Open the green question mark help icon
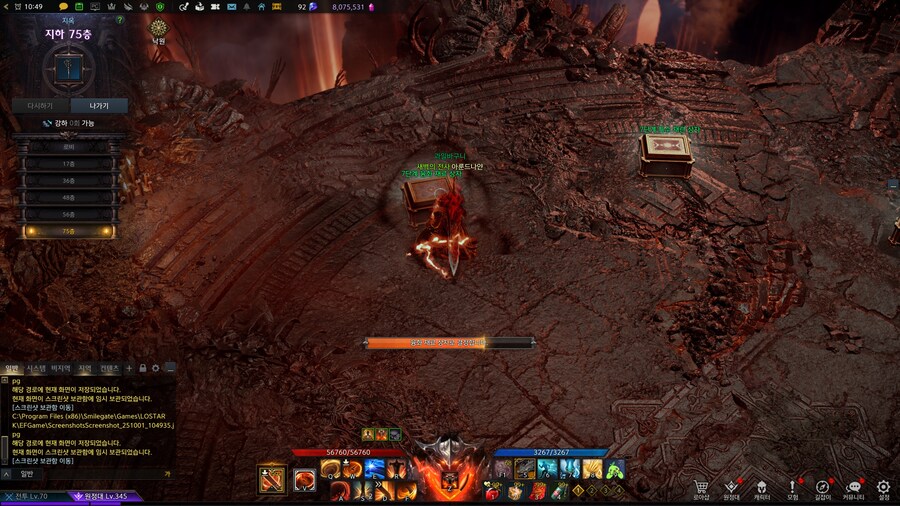 click(x=120, y=19)
